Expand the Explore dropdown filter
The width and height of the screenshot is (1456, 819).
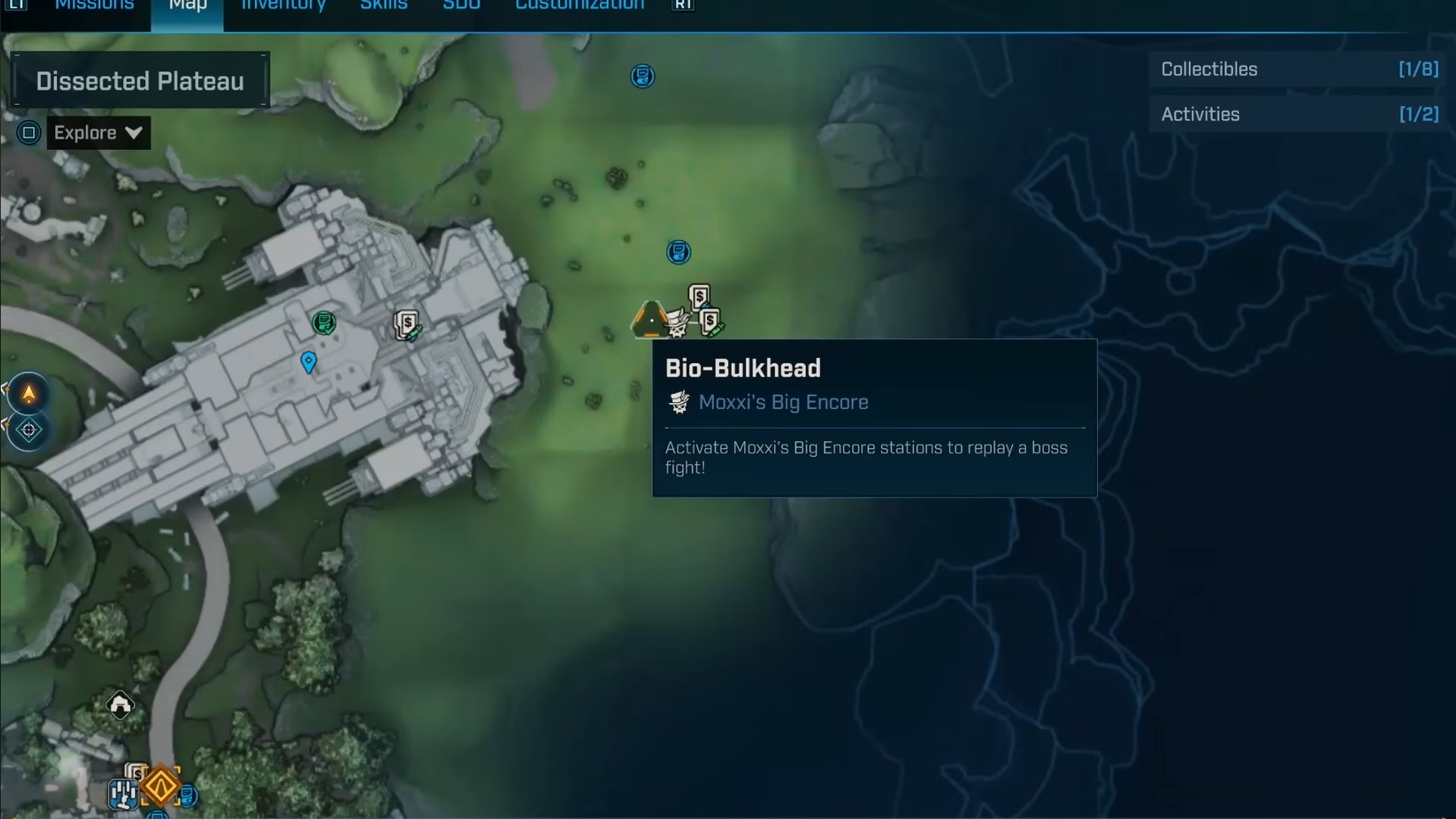pyautogui.click(x=98, y=133)
